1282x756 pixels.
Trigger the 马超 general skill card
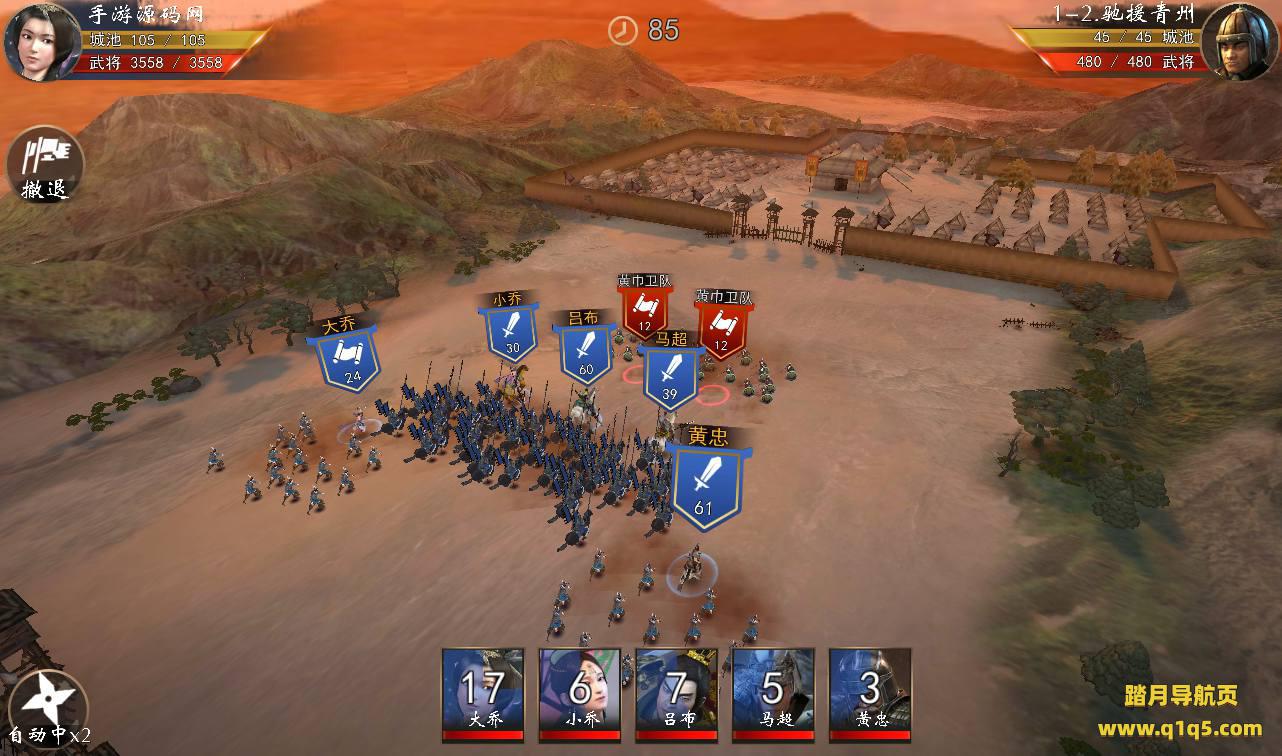point(773,692)
